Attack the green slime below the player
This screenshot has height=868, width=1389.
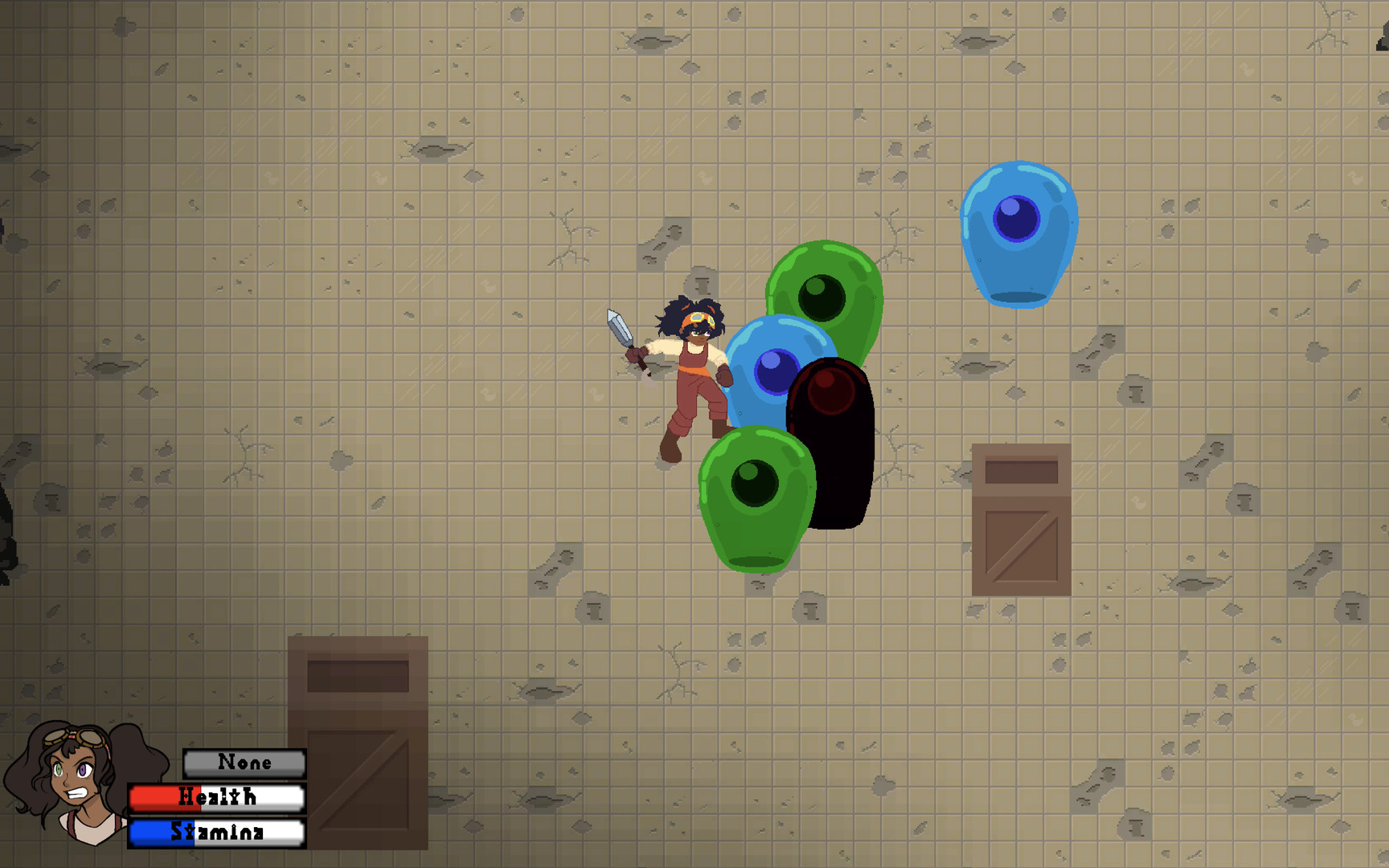(756, 498)
